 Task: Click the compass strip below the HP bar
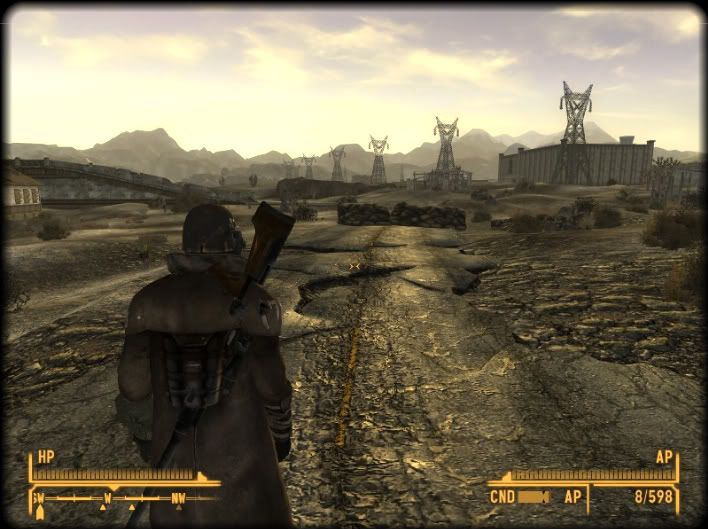tap(124, 497)
